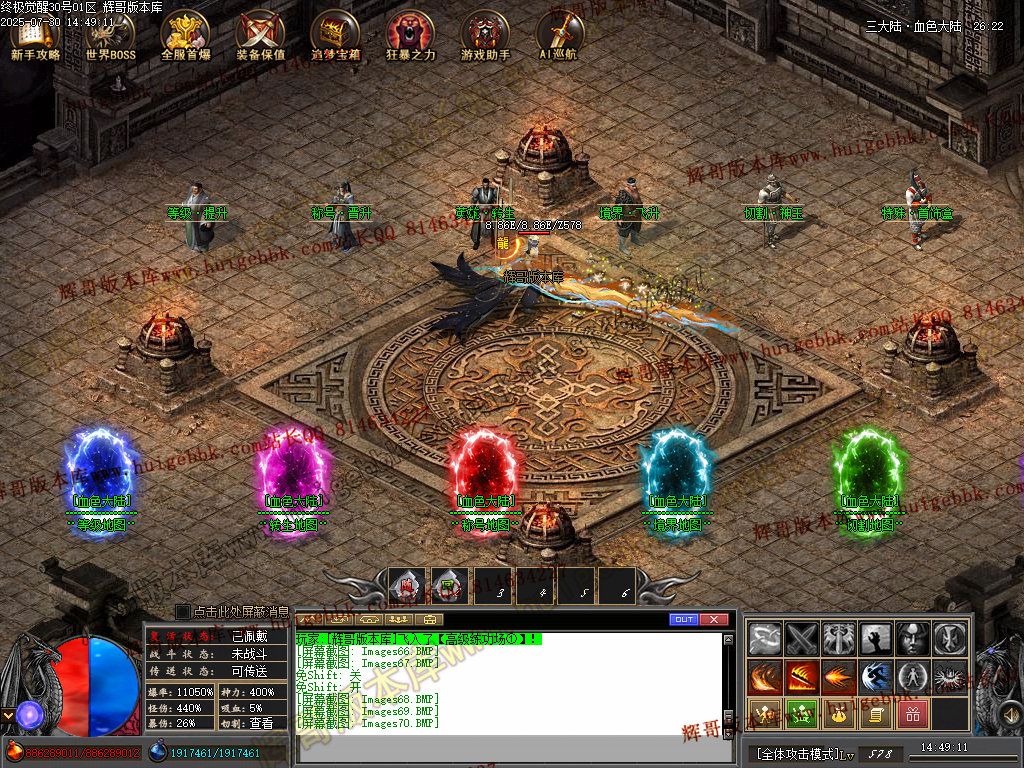
Task: Activate the flaming sword skill
Action: (x=802, y=677)
